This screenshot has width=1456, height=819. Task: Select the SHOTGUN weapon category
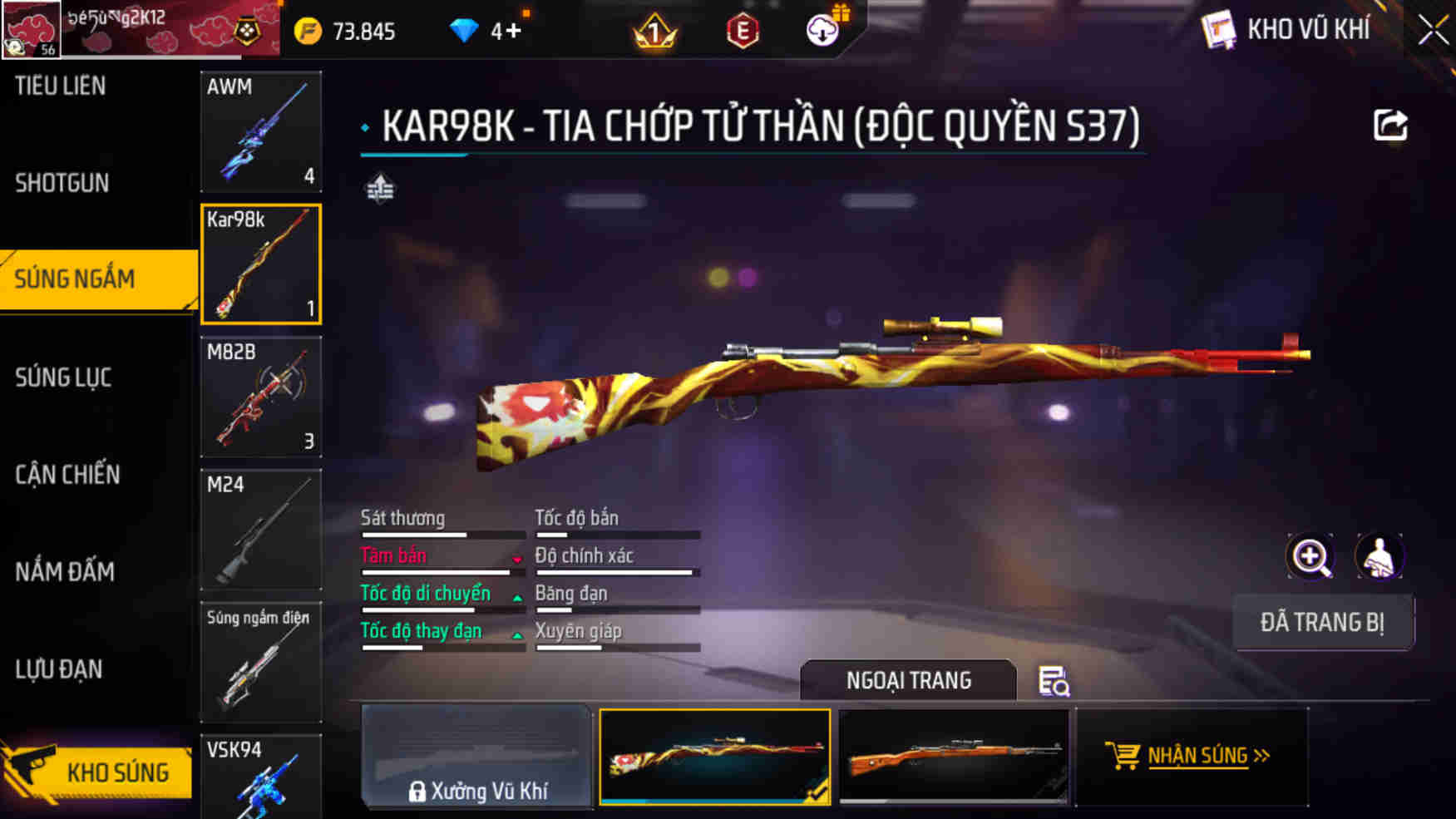tap(60, 182)
